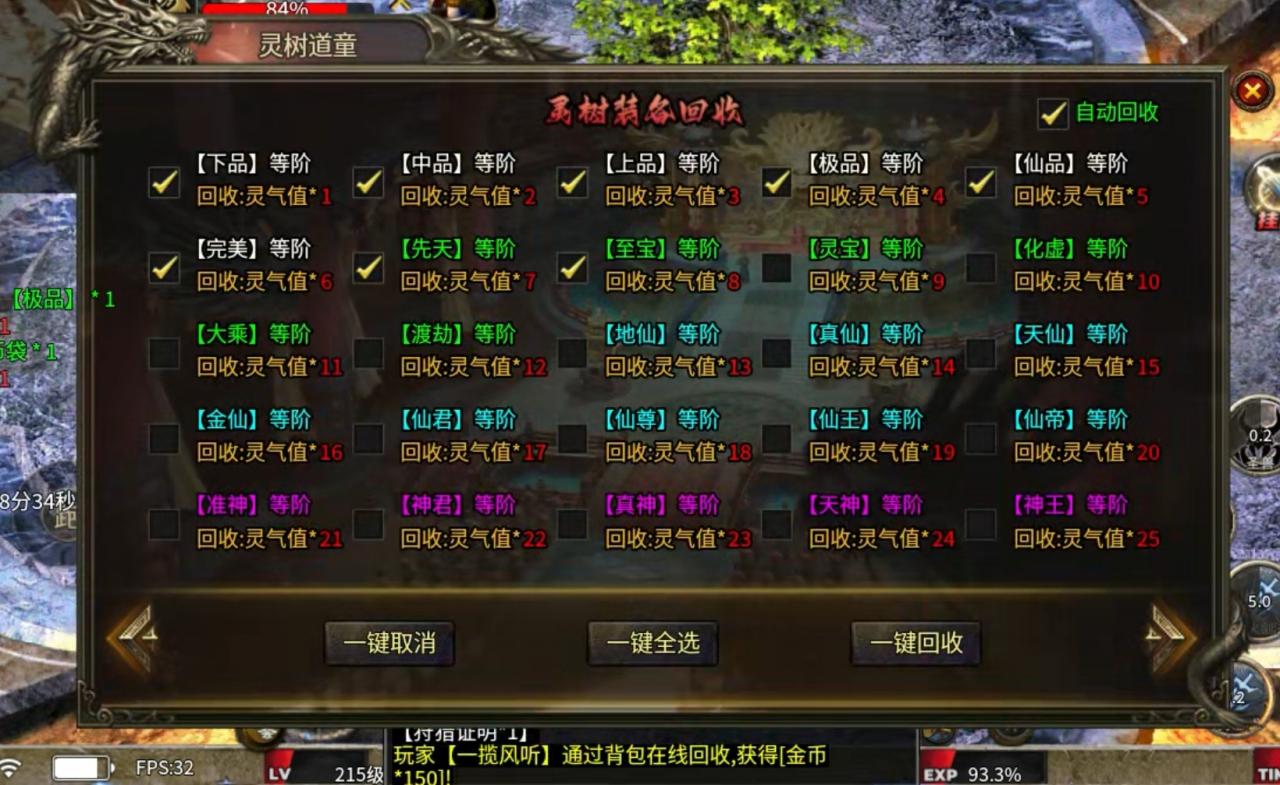Image resolution: width=1280 pixels, height=785 pixels.
Task: Uncheck the 【下品】等阶 recycle checkbox
Action: [163, 182]
